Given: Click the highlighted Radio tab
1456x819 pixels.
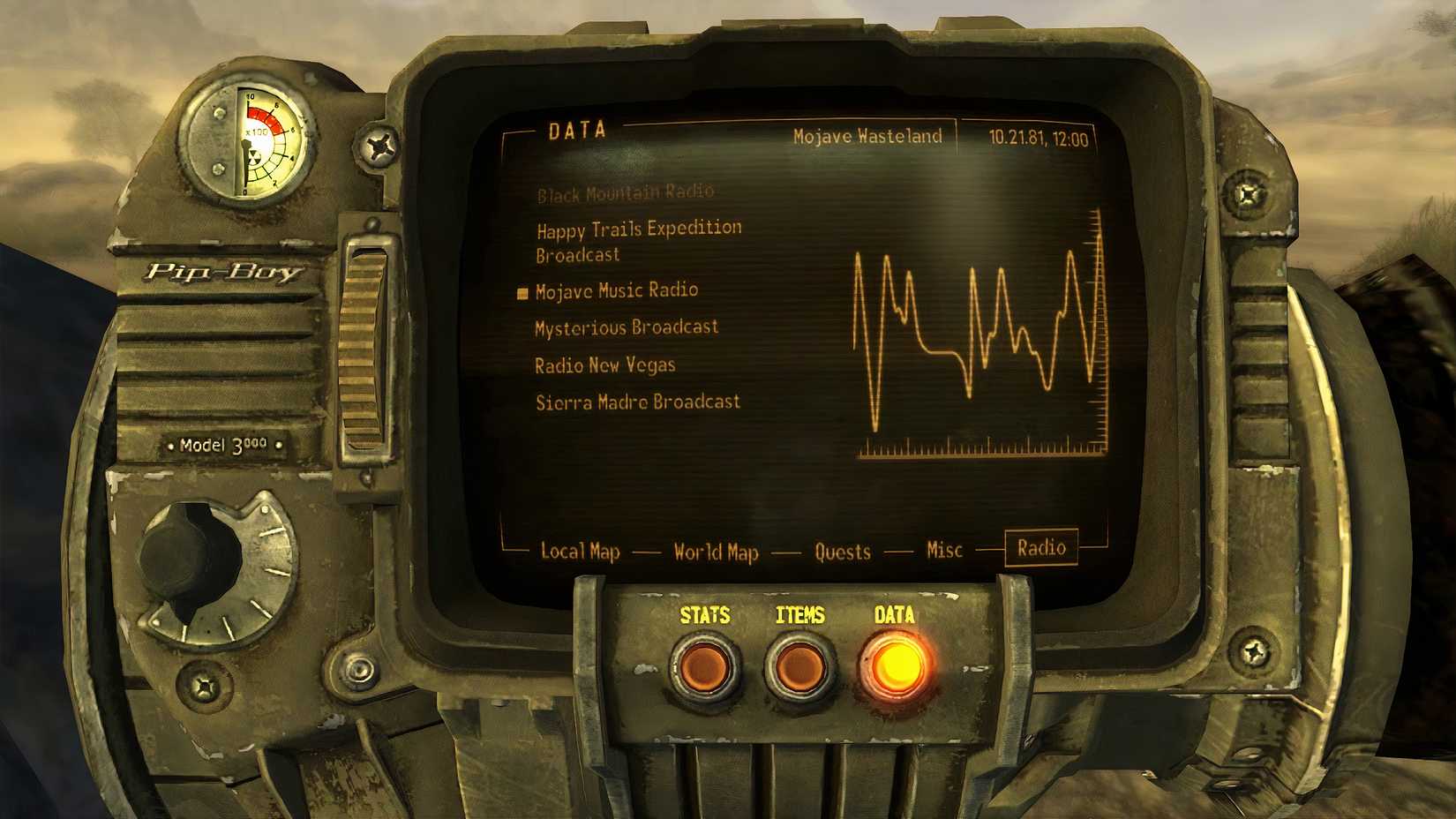Looking at the screenshot, I should (x=1041, y=548).
